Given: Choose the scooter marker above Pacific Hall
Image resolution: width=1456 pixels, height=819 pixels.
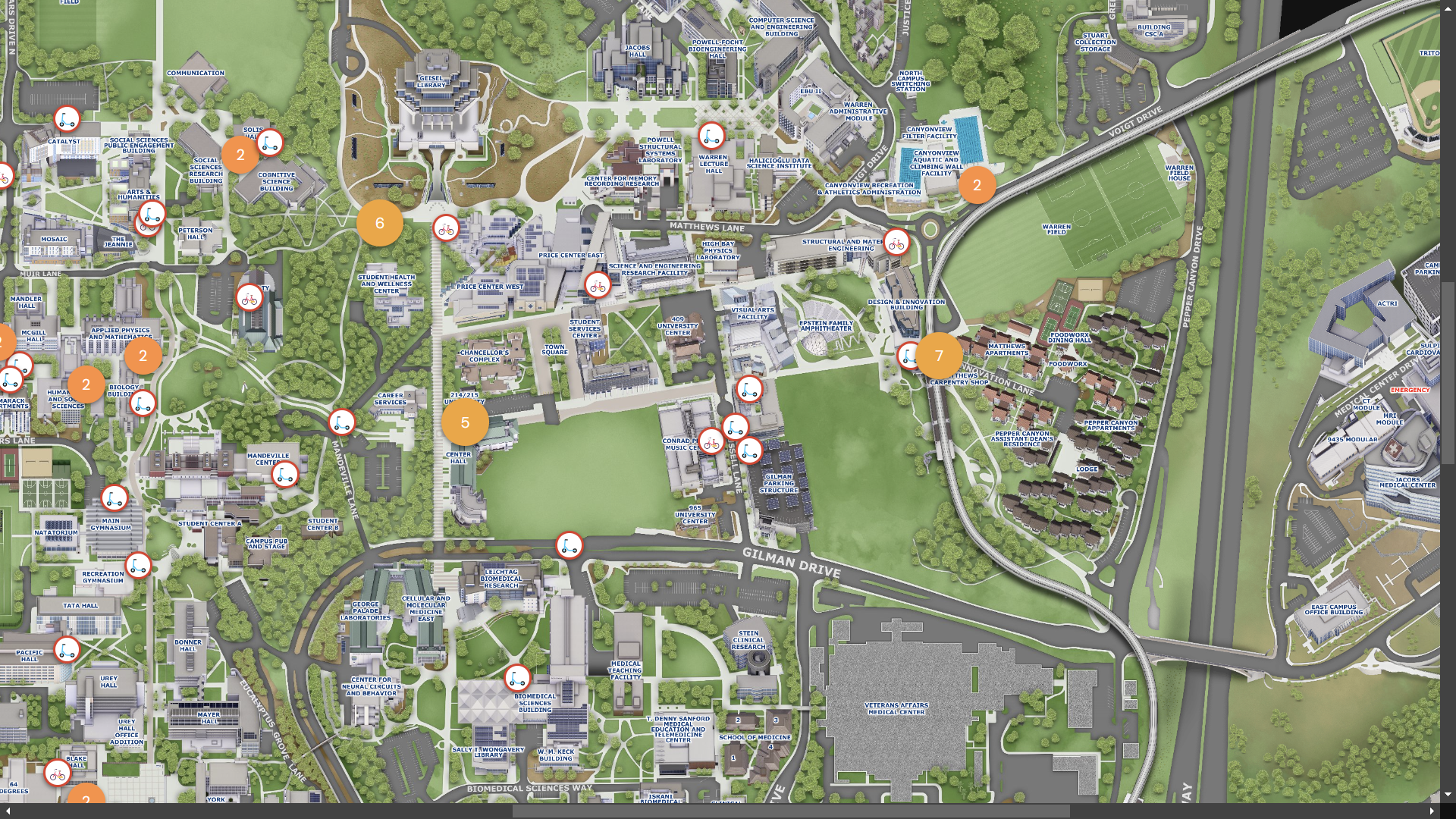Looking at the screenshot, I should (x=67, y=649).
